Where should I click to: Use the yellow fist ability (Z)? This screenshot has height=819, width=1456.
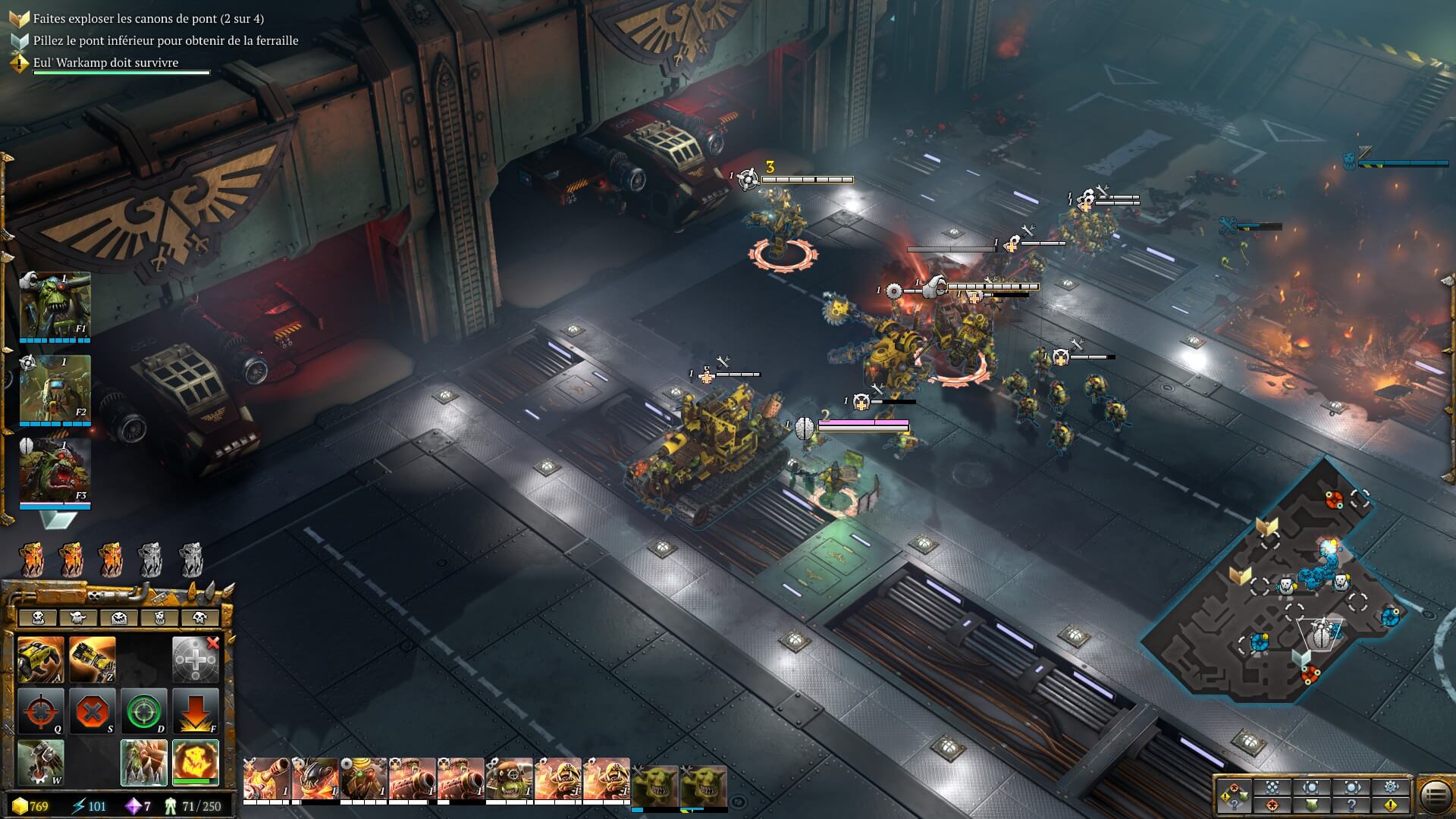93,660
